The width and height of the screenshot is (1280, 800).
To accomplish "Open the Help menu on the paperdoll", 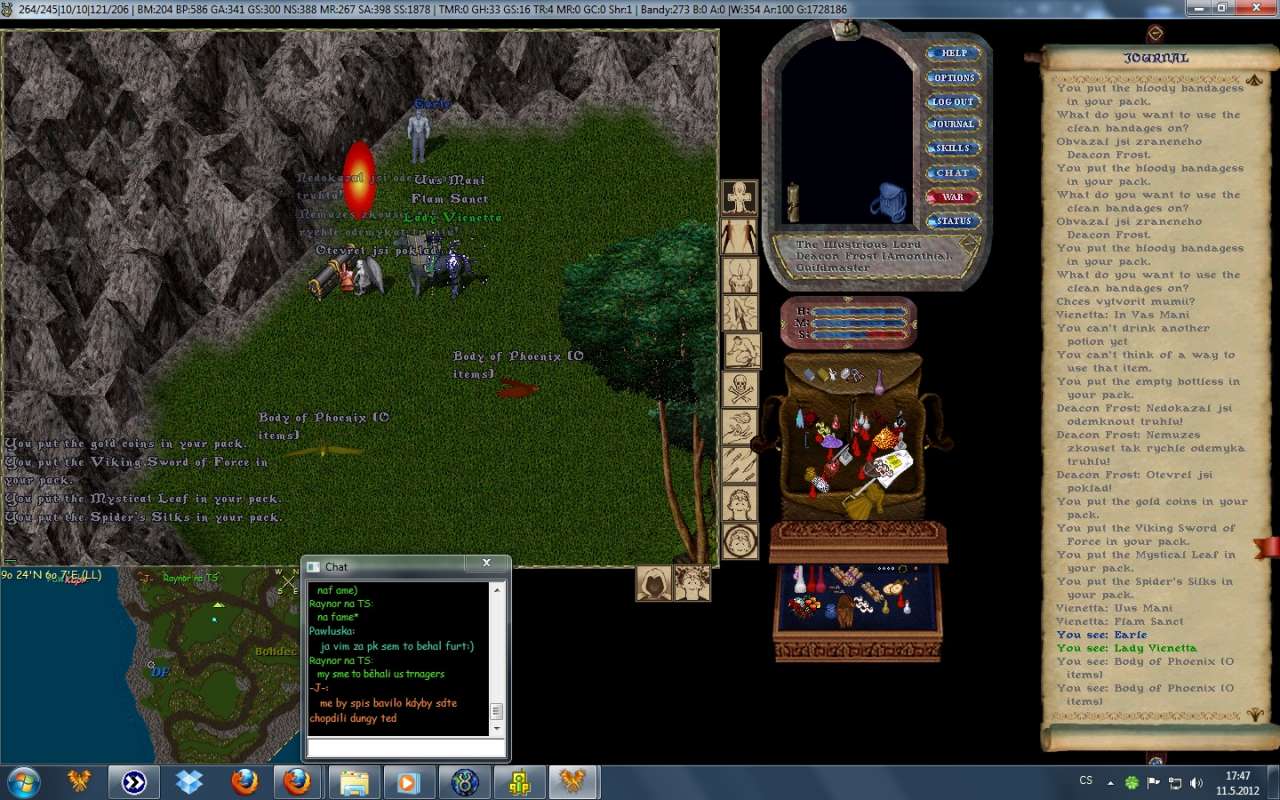I will coord(953,53).
